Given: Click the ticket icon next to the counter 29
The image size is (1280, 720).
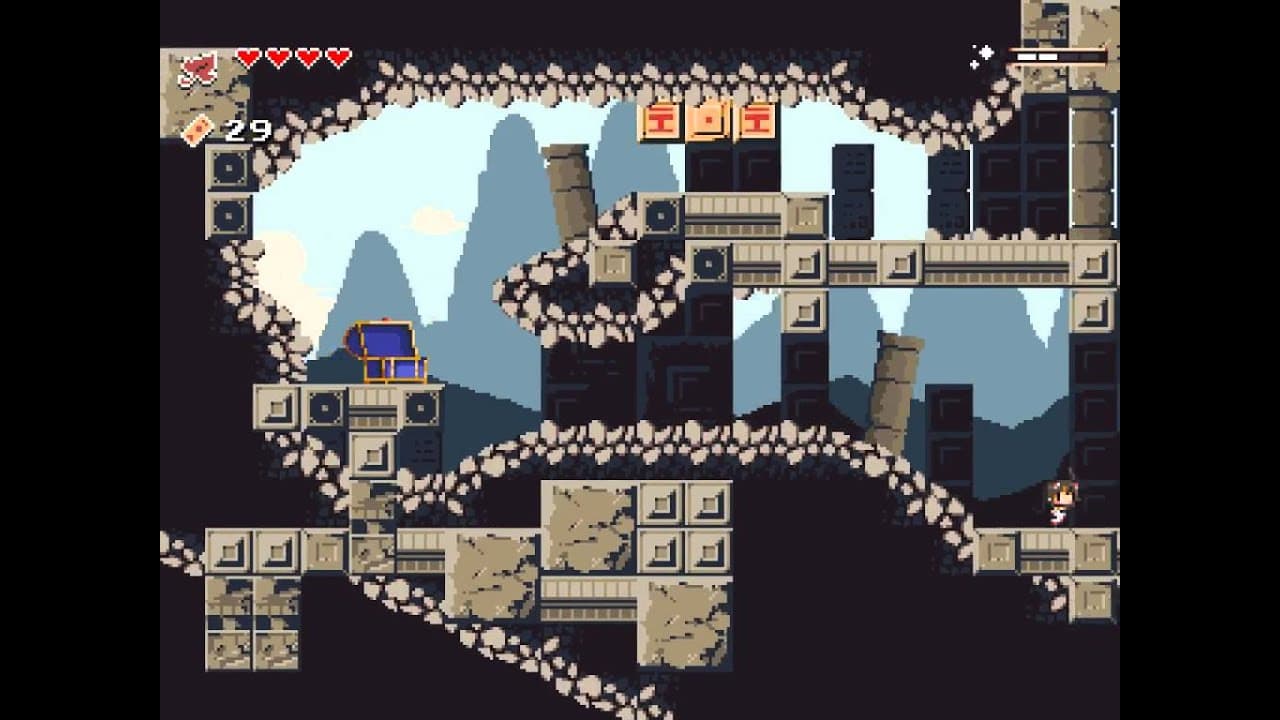Looking at the screenshot, I should 196,128.
